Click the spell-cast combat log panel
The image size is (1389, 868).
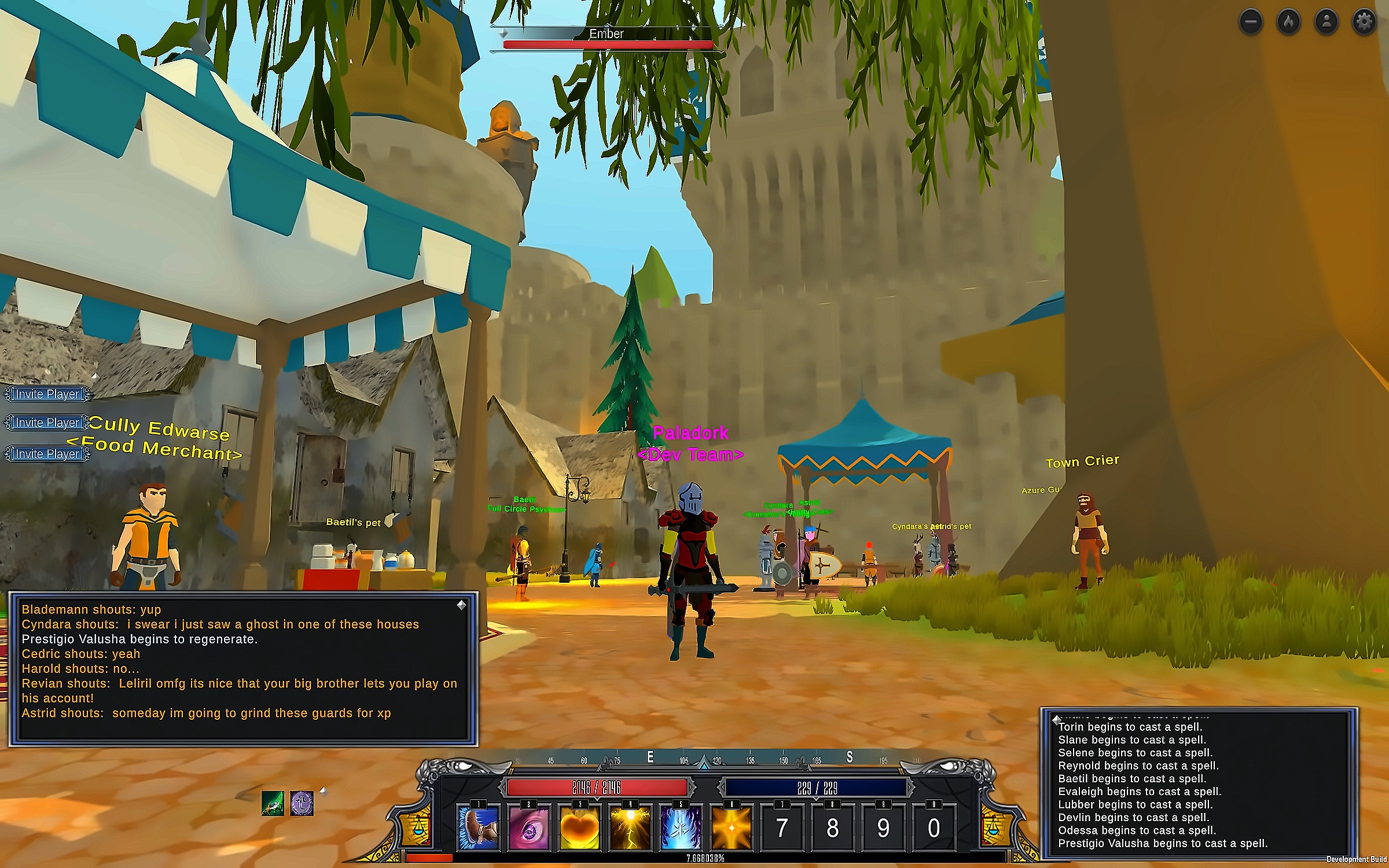1199,784
